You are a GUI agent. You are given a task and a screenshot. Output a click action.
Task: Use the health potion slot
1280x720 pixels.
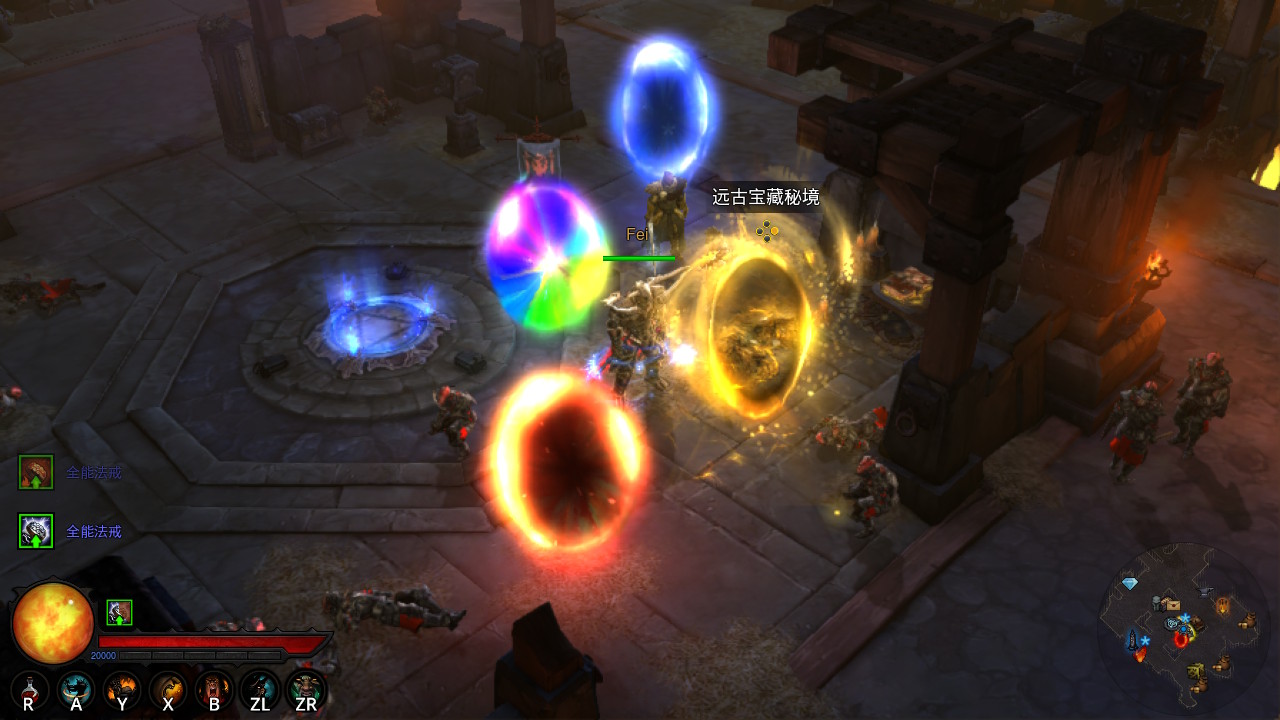[x=29, y=688]
